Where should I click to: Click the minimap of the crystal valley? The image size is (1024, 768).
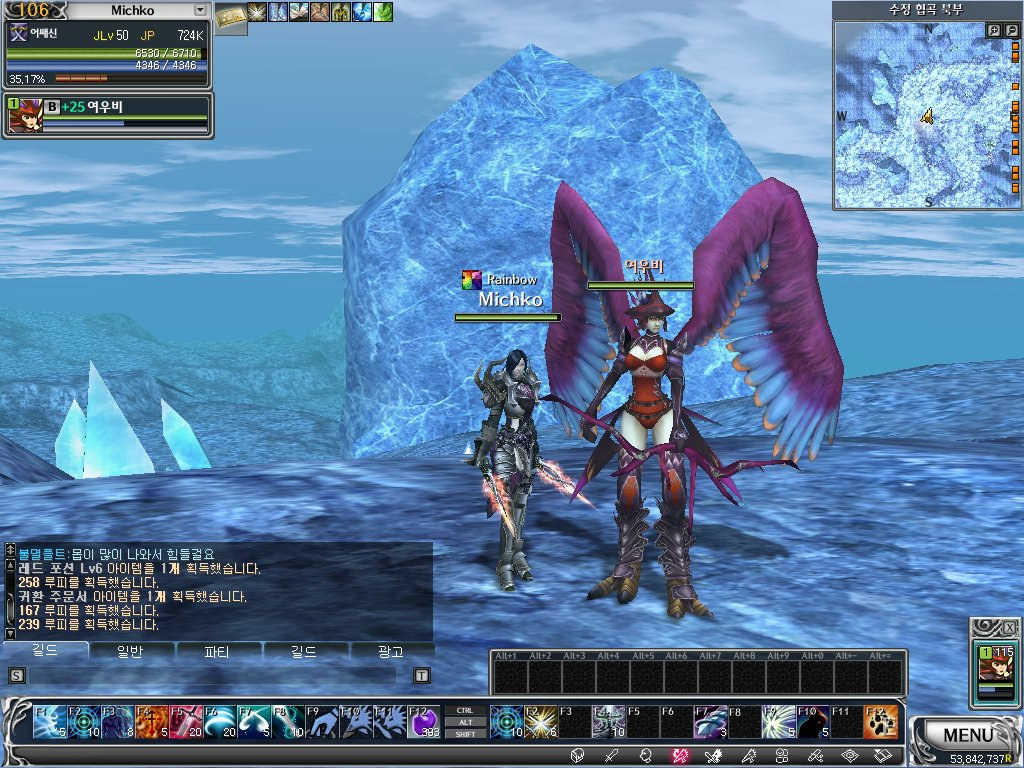pos(925,118)
